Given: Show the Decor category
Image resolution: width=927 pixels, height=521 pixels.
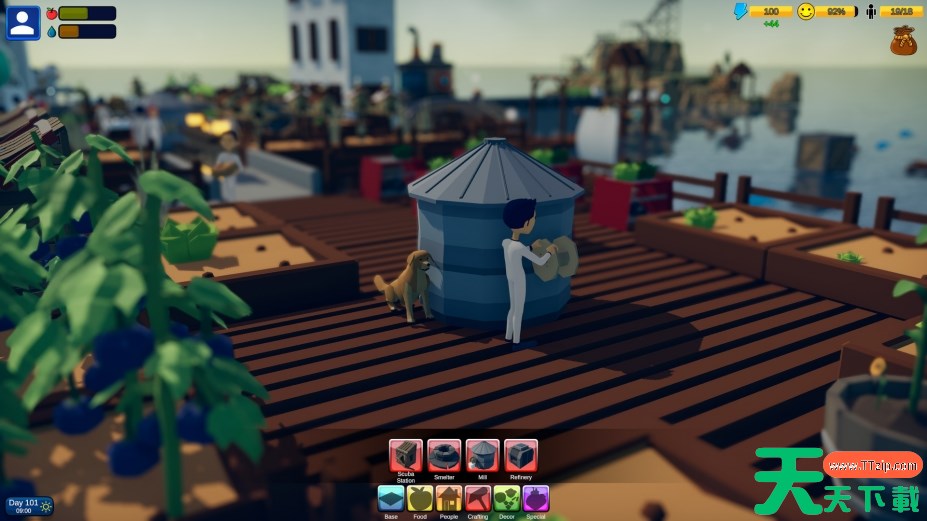Looking at the screenshot, I should (x=507, y=498).
